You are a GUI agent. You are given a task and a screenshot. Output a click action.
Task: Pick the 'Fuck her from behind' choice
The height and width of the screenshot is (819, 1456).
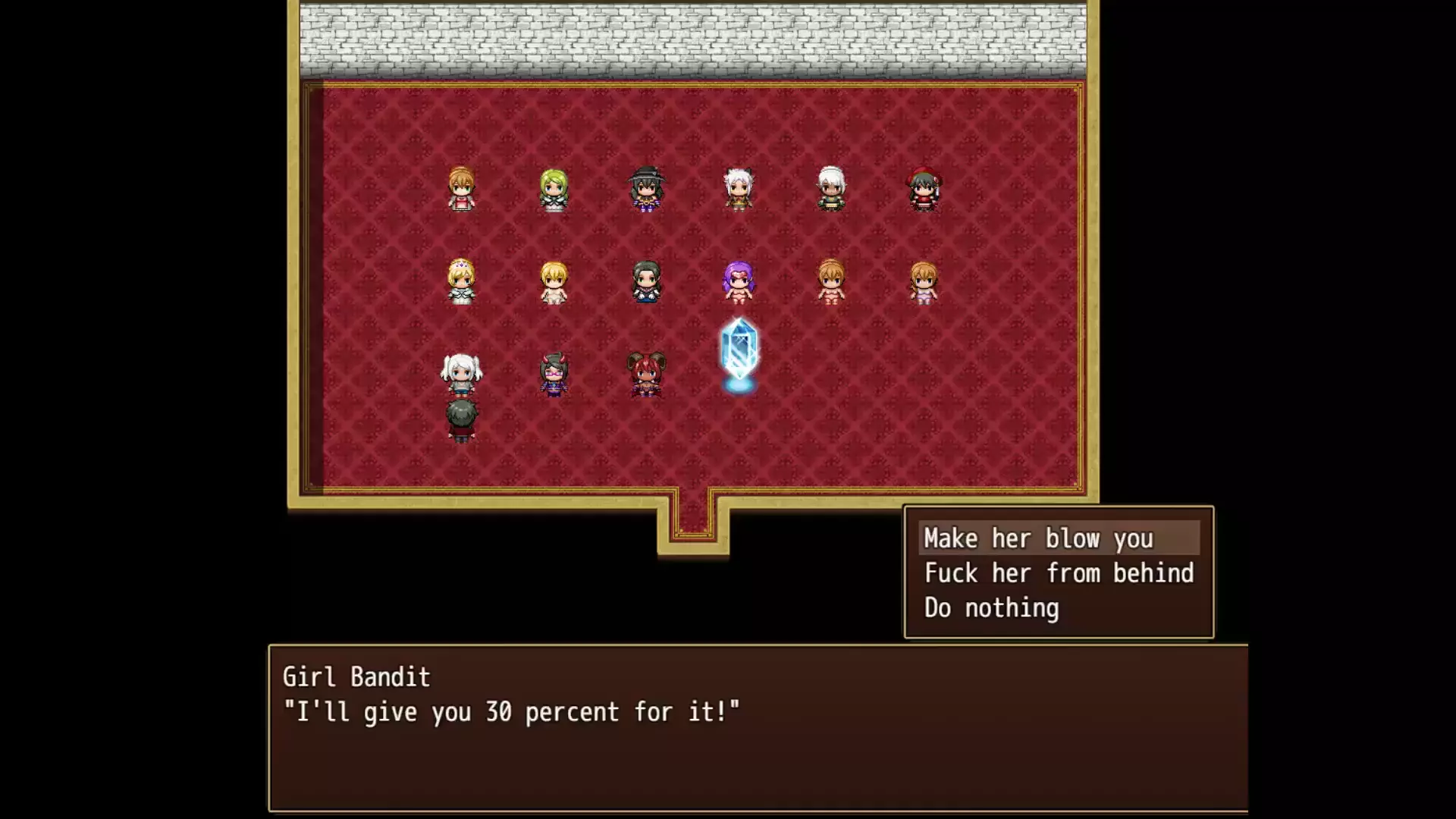[x=1059, y=573]
